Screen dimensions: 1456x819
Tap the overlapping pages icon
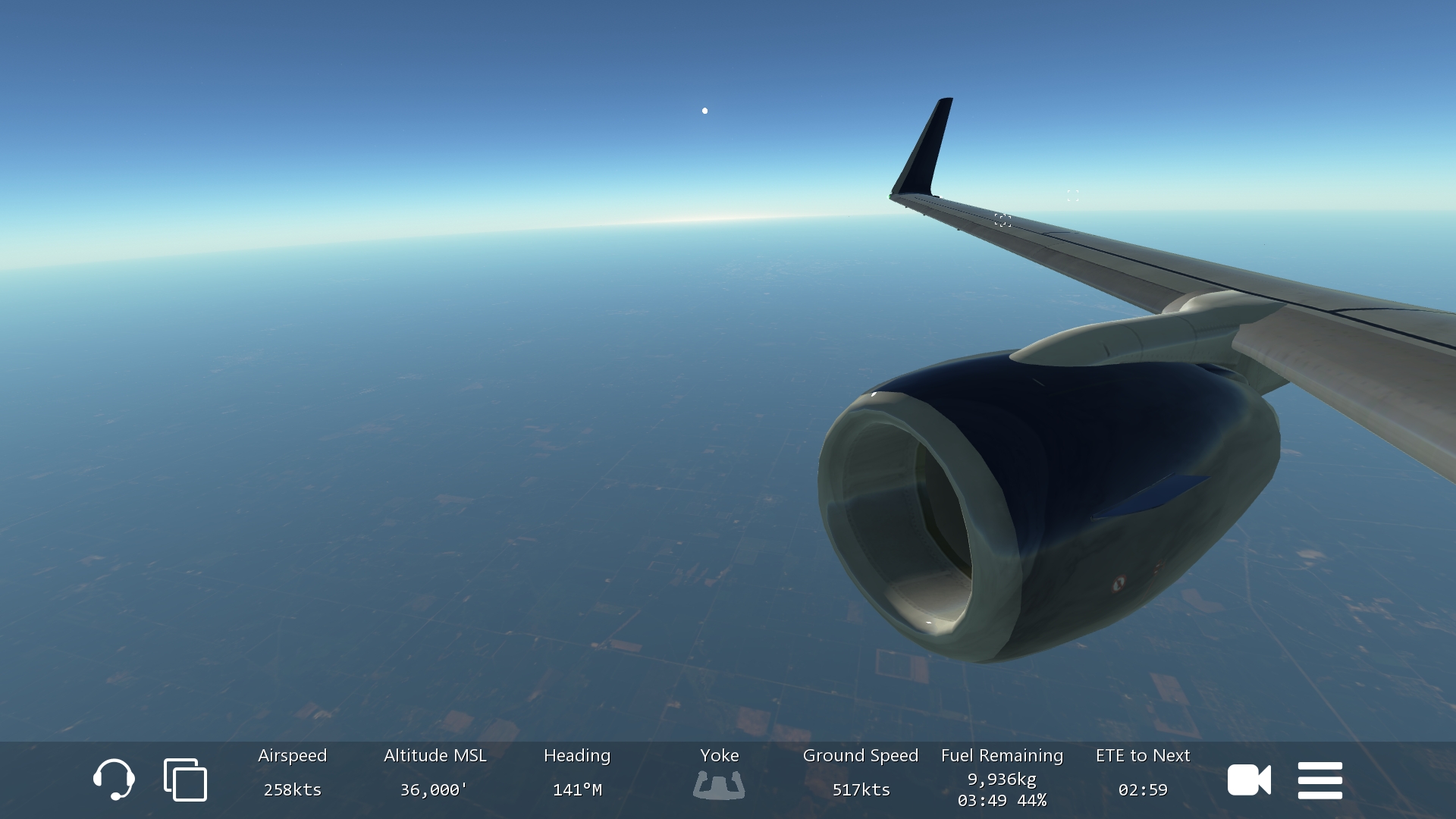tap(185, 780)
